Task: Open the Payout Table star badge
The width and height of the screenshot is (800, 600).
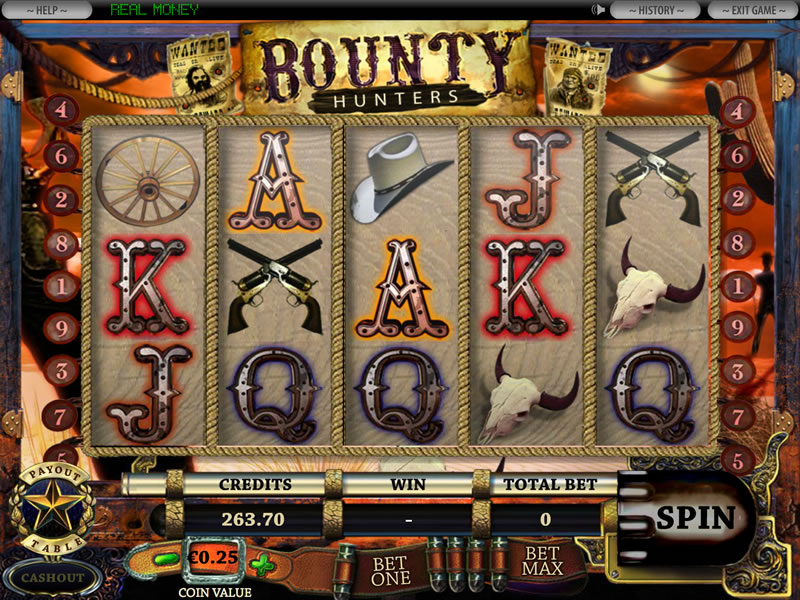Action: 52,509
